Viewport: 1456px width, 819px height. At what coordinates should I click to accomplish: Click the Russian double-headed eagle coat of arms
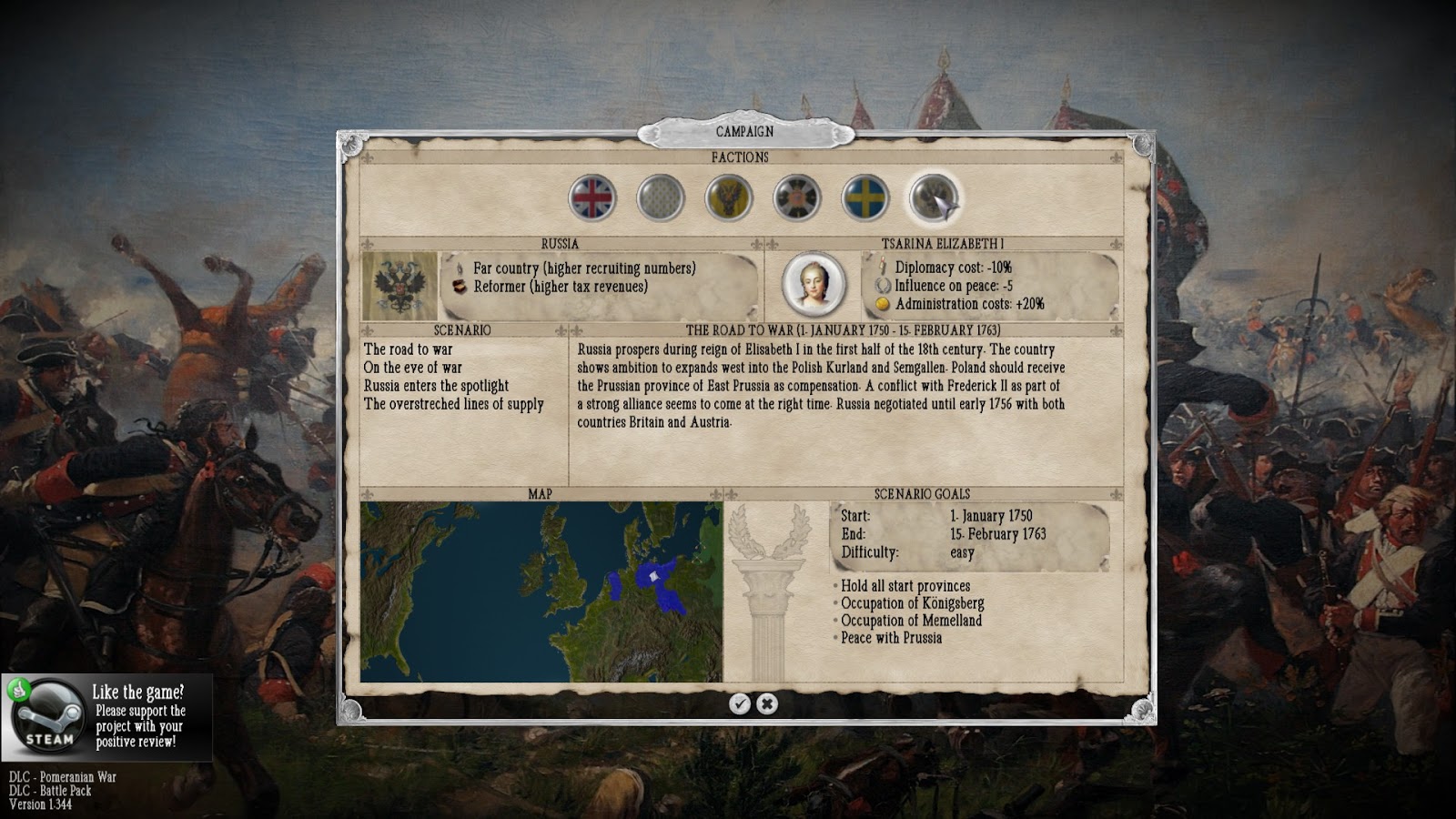pos(399,285)
